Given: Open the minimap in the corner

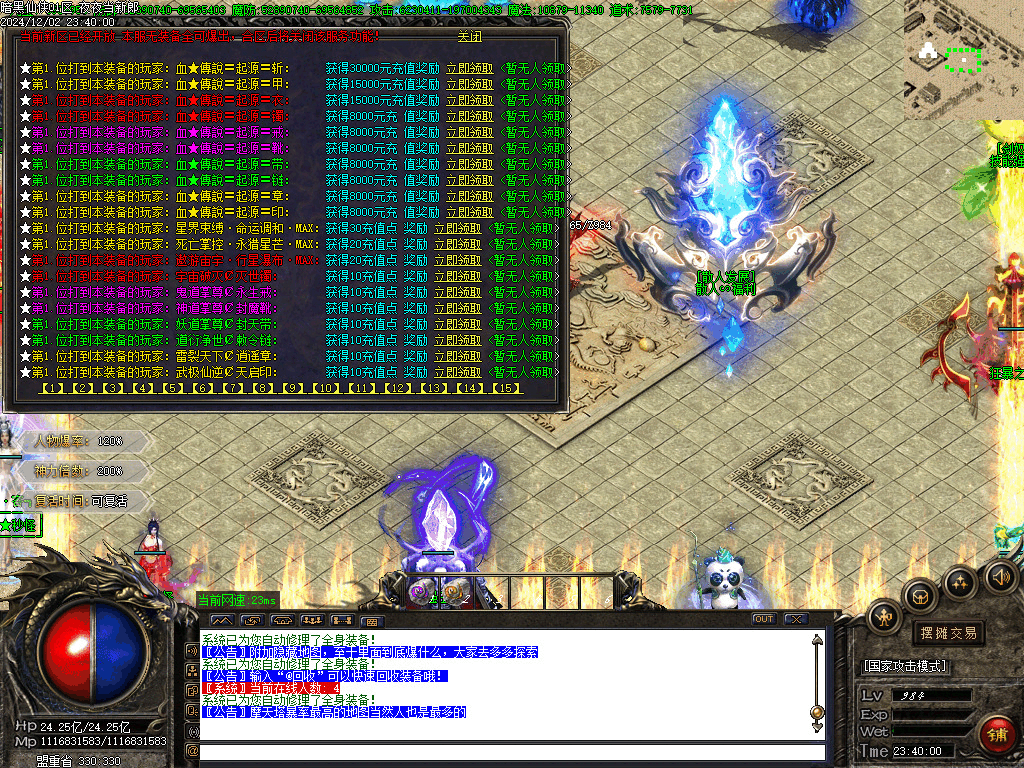Looking at the screenshot, I should 962,58.
